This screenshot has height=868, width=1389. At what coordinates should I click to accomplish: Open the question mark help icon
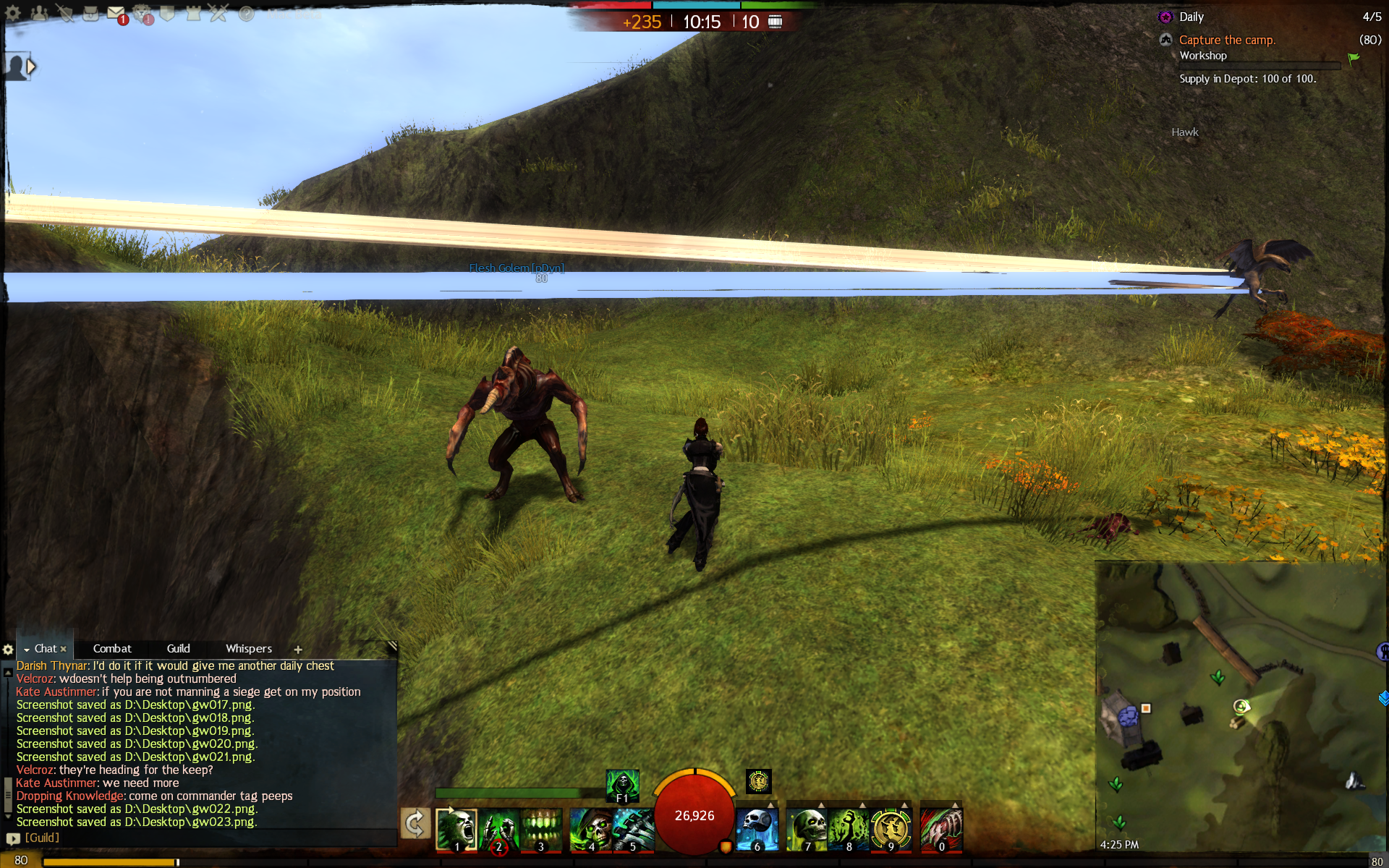246,14
